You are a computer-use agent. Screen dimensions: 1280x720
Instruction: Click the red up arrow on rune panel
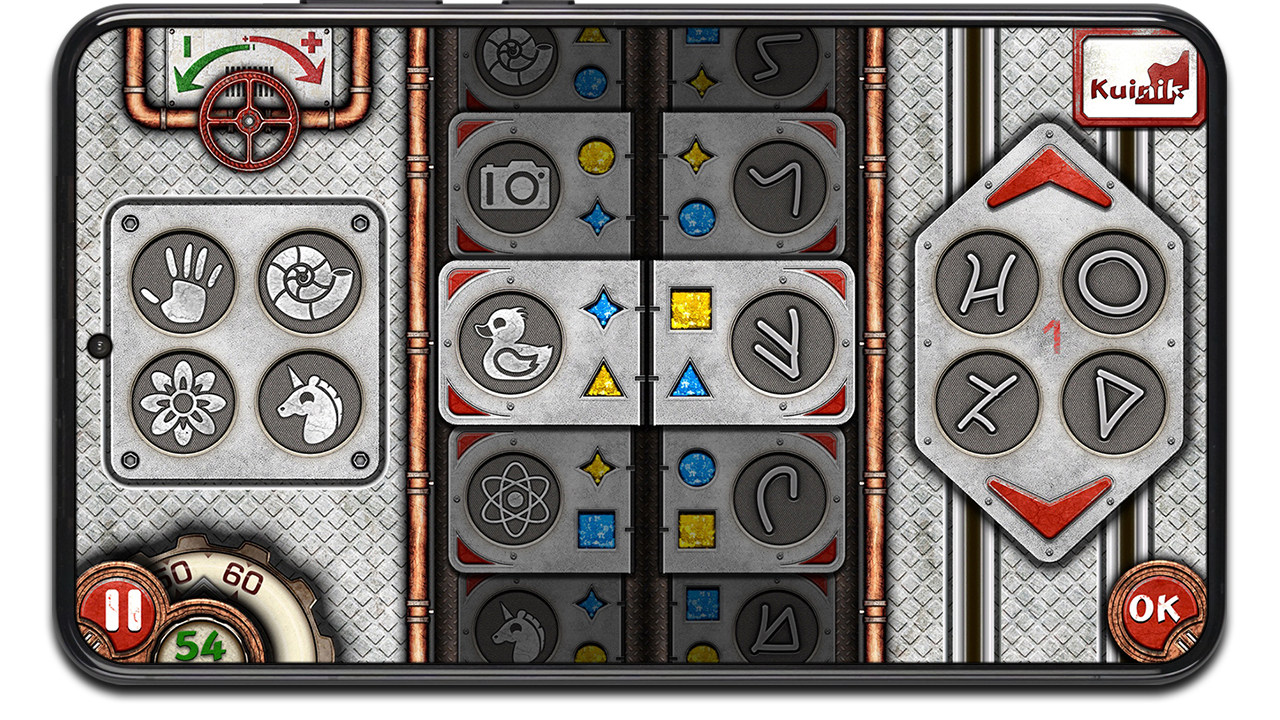(1049, 178)
